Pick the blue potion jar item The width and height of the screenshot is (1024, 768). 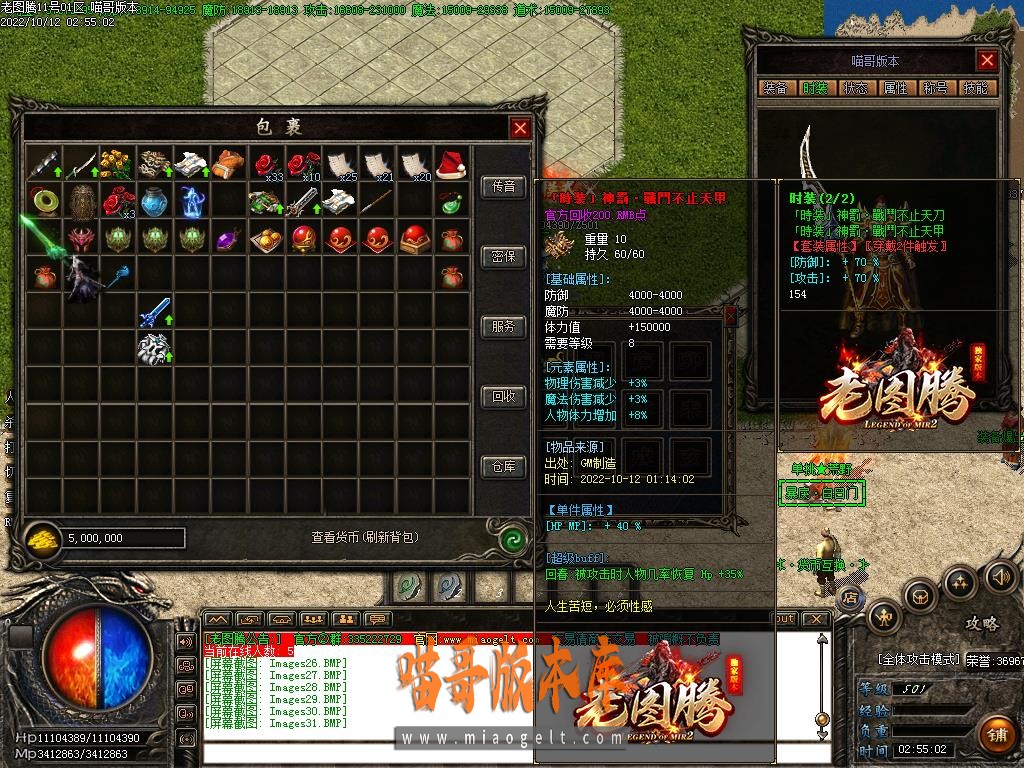[x=154, y=201]
